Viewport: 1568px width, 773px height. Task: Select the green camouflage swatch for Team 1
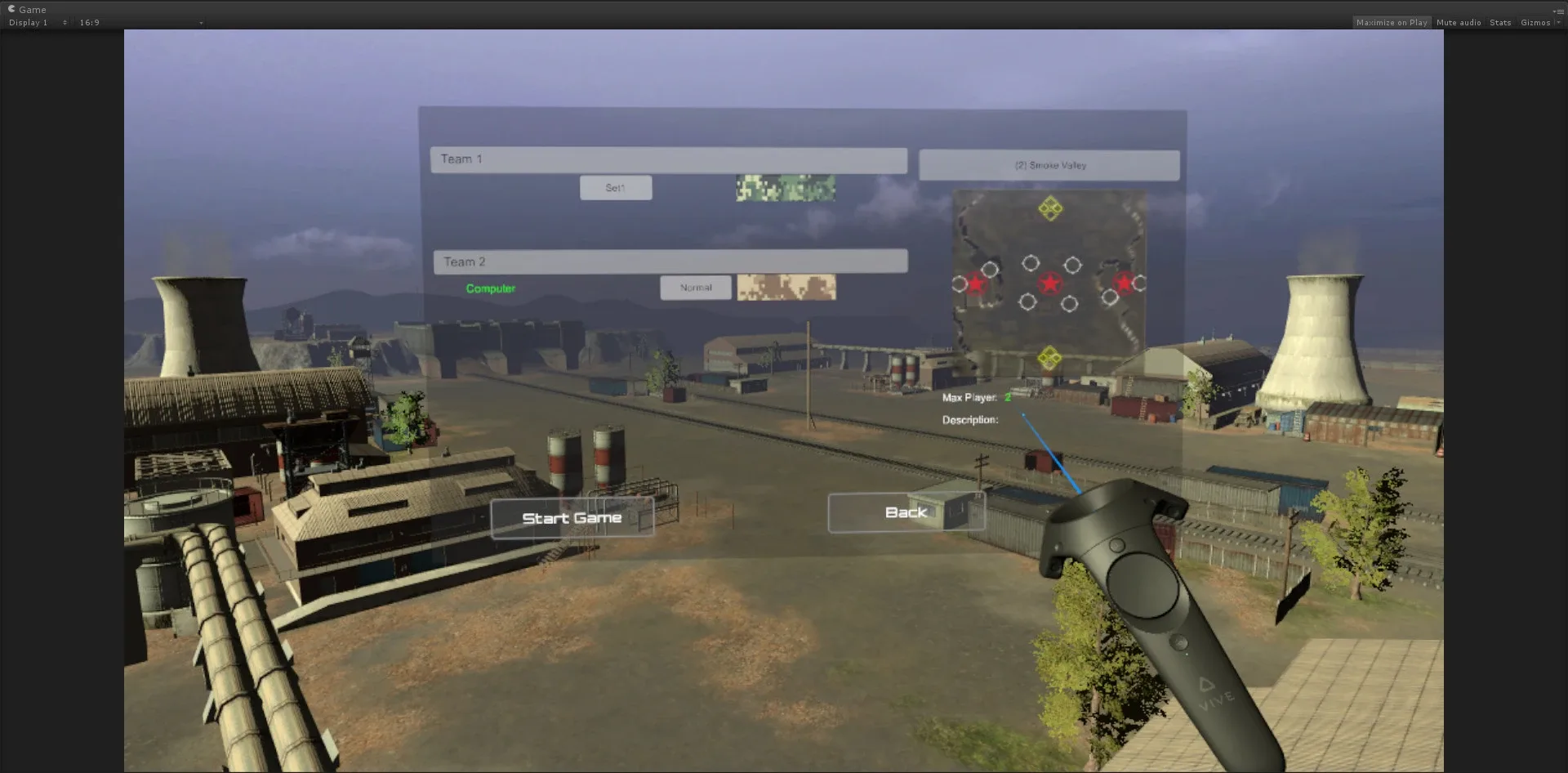(785, 187)
